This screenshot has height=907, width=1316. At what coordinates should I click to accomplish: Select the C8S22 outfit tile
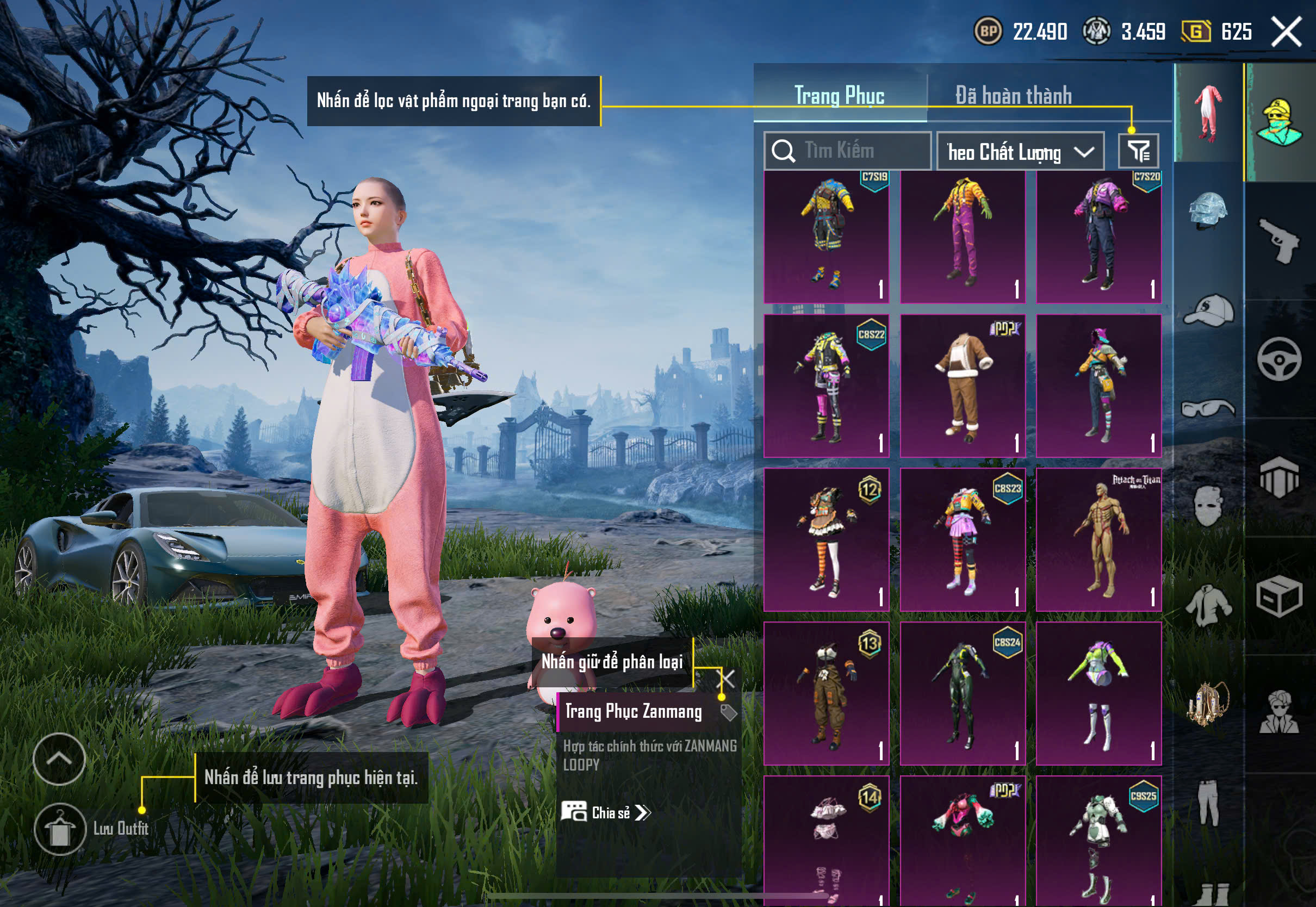click(826, 386)
